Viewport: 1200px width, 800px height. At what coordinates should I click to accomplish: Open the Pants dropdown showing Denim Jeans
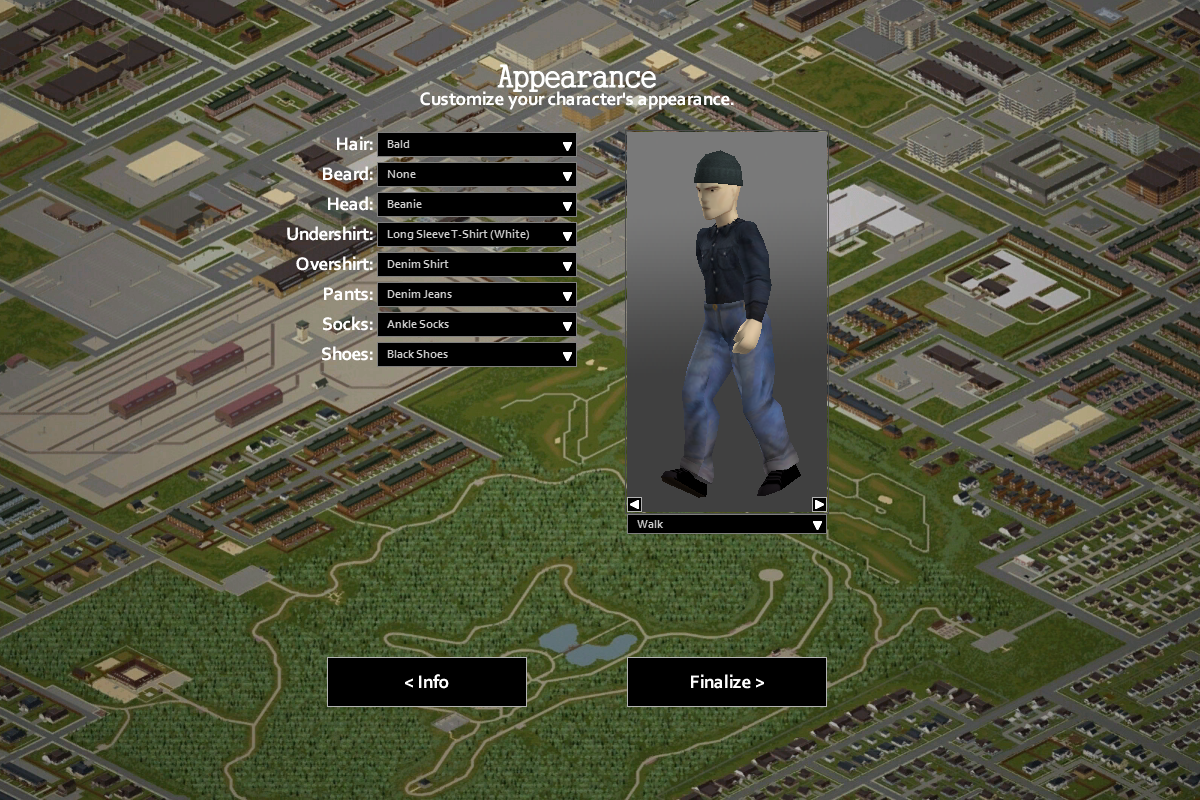point(476,295)
